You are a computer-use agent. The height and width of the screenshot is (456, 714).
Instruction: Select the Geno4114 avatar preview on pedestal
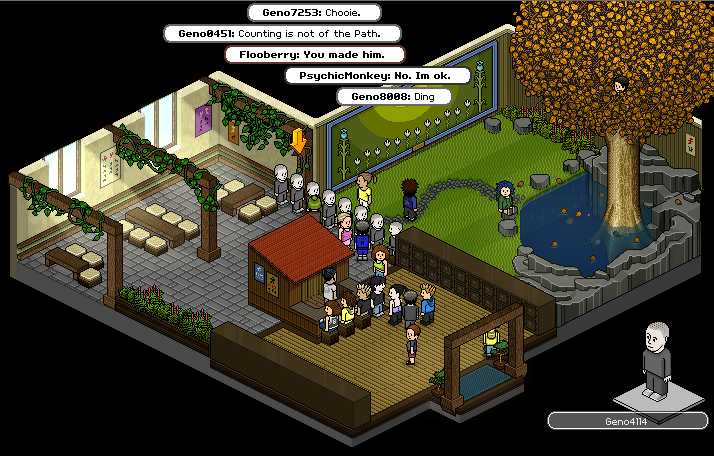[656, 359]
